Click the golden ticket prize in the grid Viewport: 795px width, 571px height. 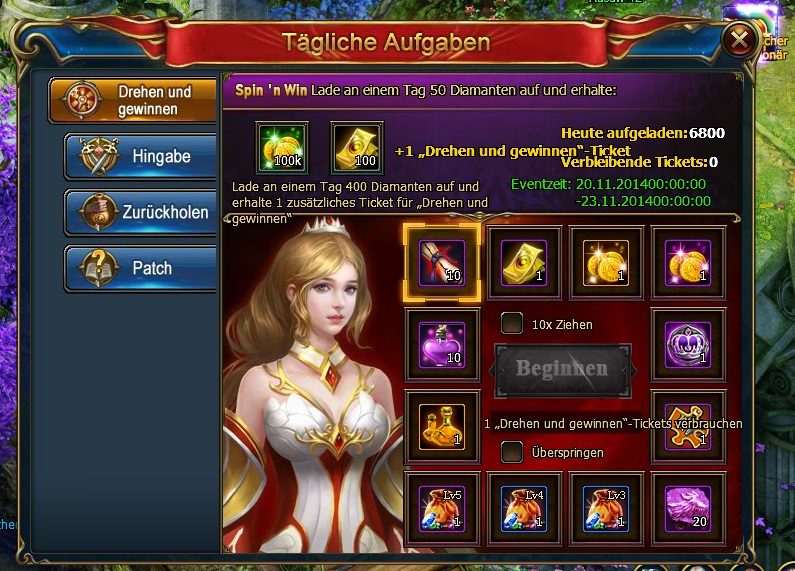click(x=523, y=262)
